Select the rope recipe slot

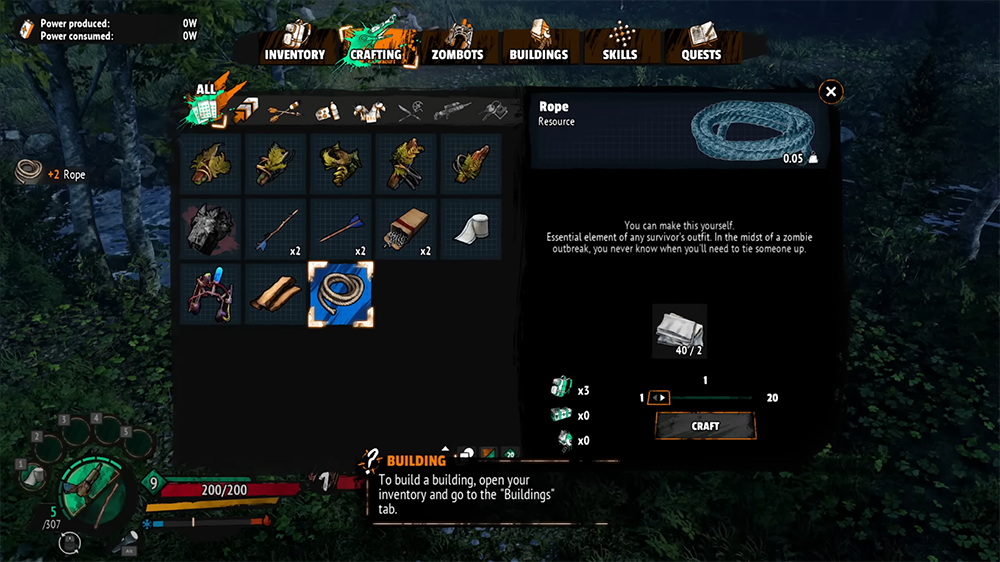[342, 294]
